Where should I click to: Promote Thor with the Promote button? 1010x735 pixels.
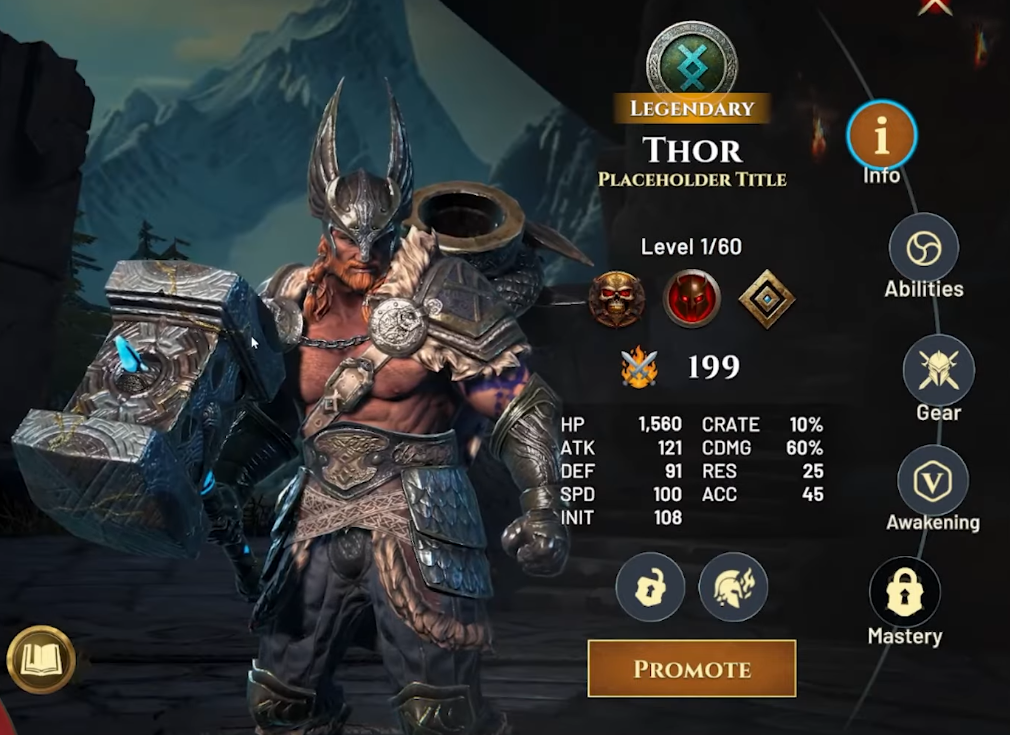691,668
